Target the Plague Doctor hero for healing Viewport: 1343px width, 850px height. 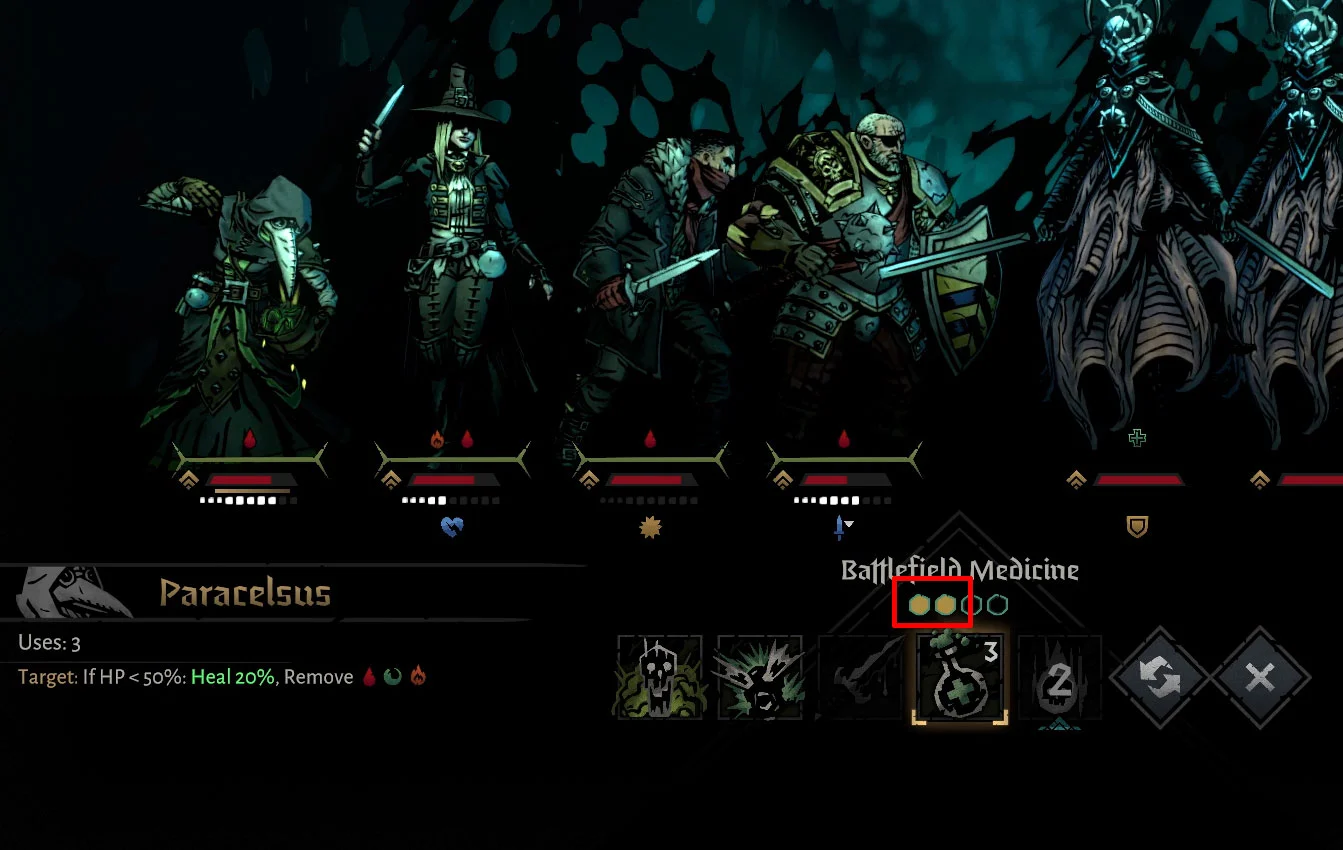click(245, 320)
